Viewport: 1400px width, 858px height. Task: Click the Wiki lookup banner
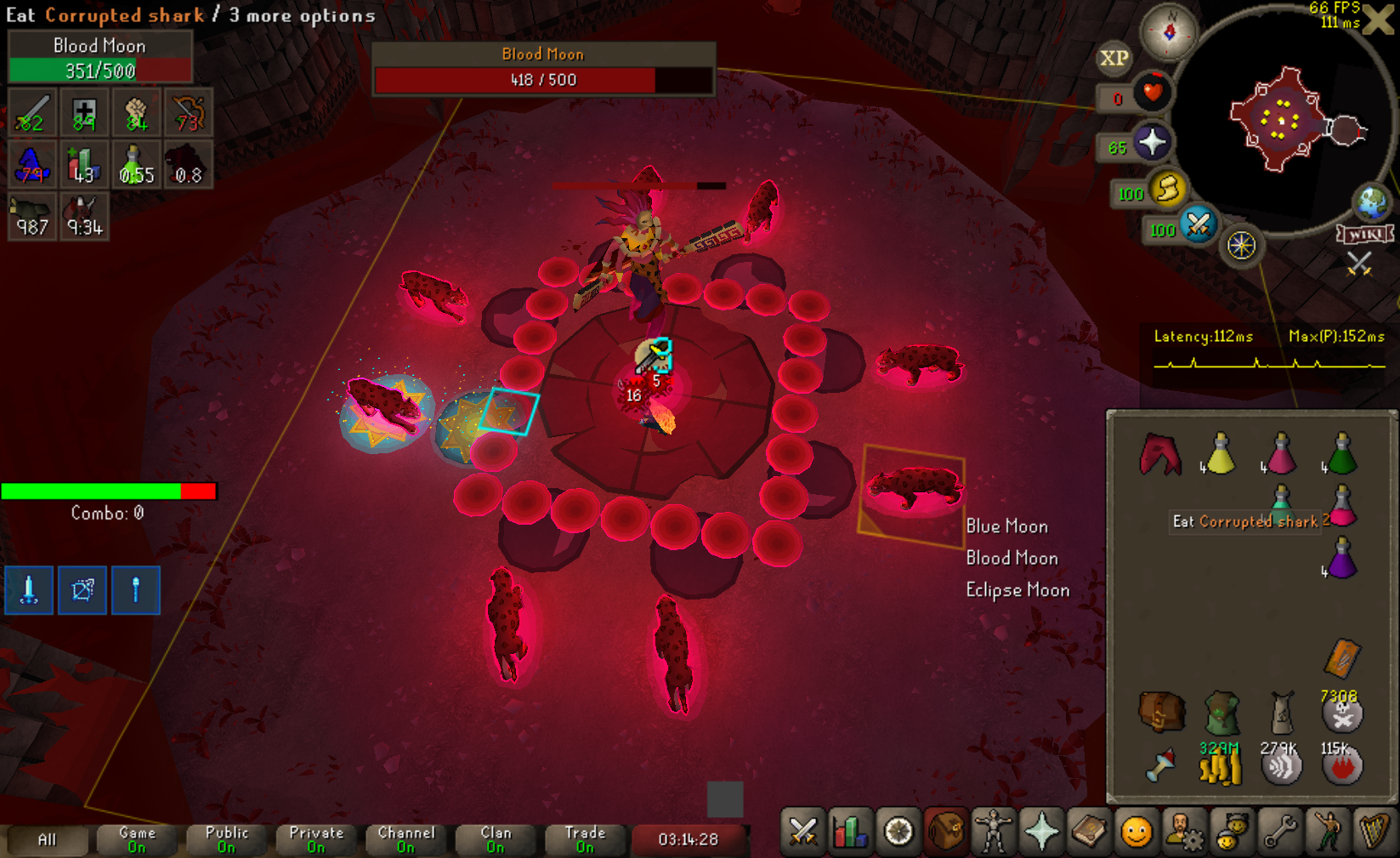coord(1365,234)
